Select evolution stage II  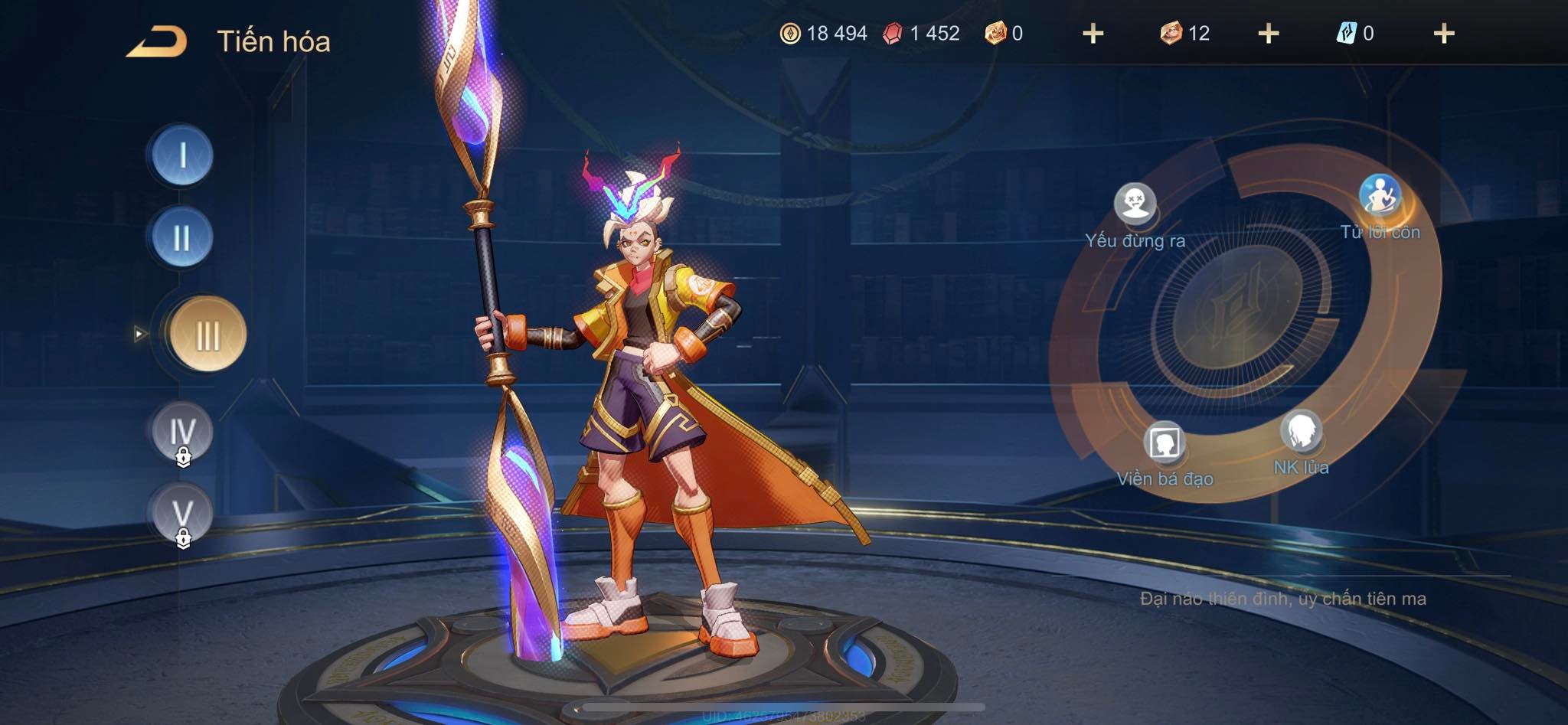[182, 238]
